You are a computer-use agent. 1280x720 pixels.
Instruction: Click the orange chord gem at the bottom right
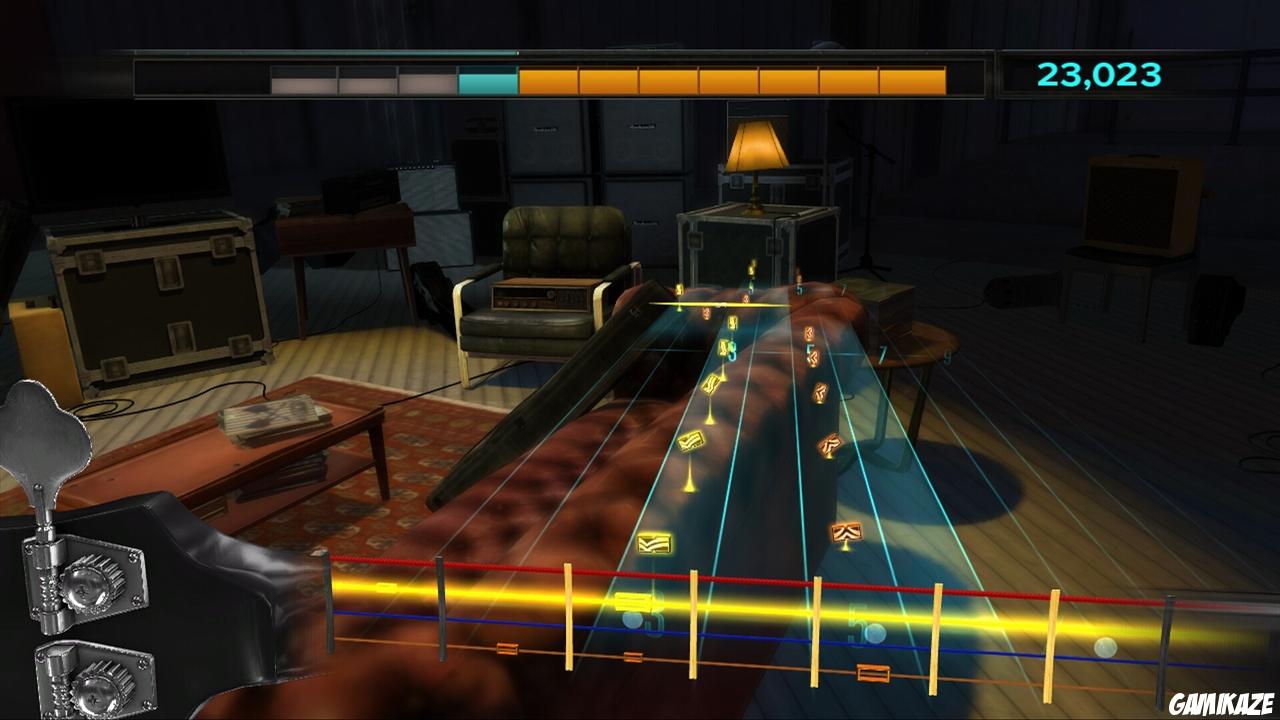coord(848,532)
